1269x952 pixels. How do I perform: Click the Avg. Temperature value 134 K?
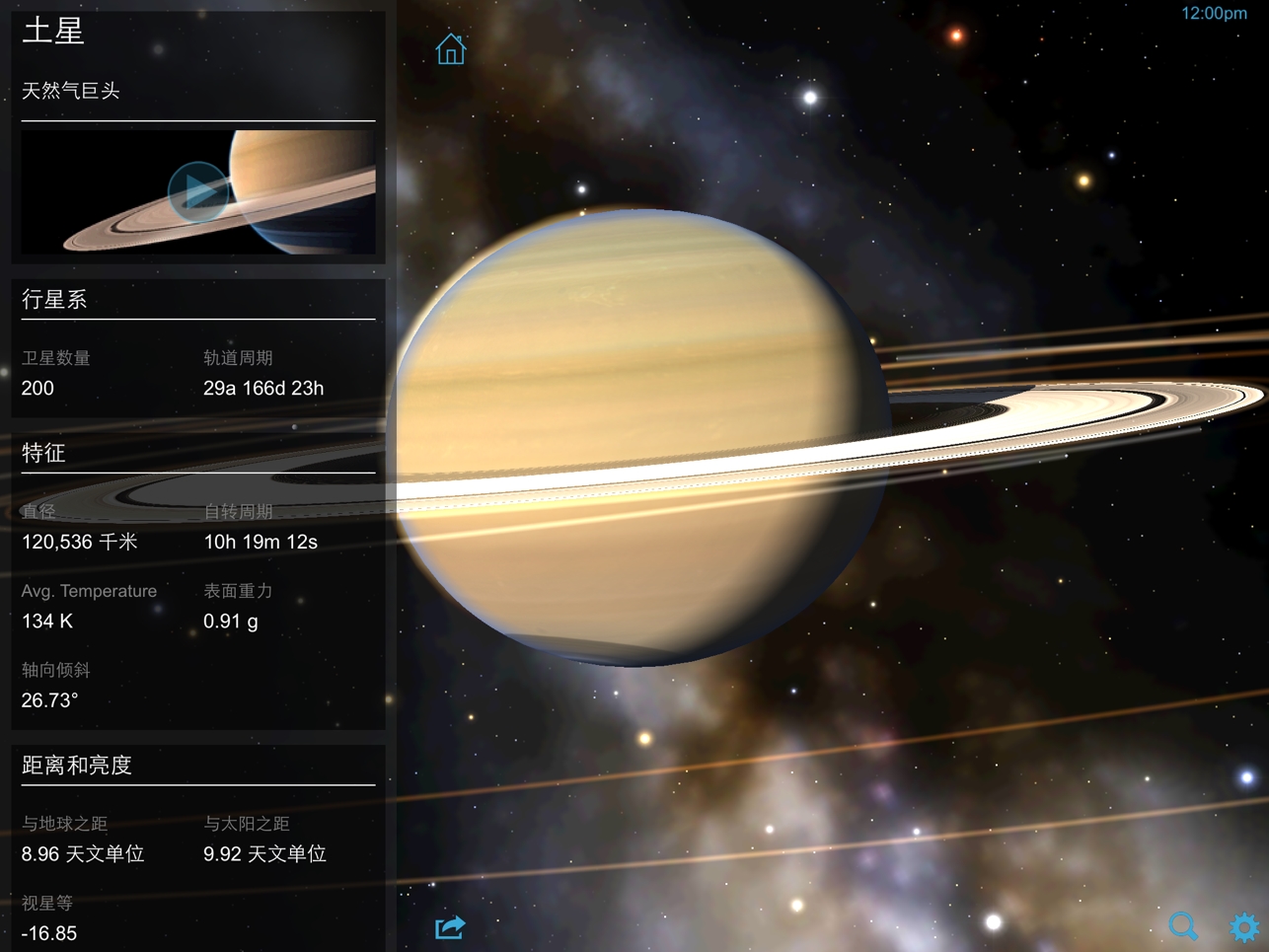pyautogui.click(x=46, y=621)
